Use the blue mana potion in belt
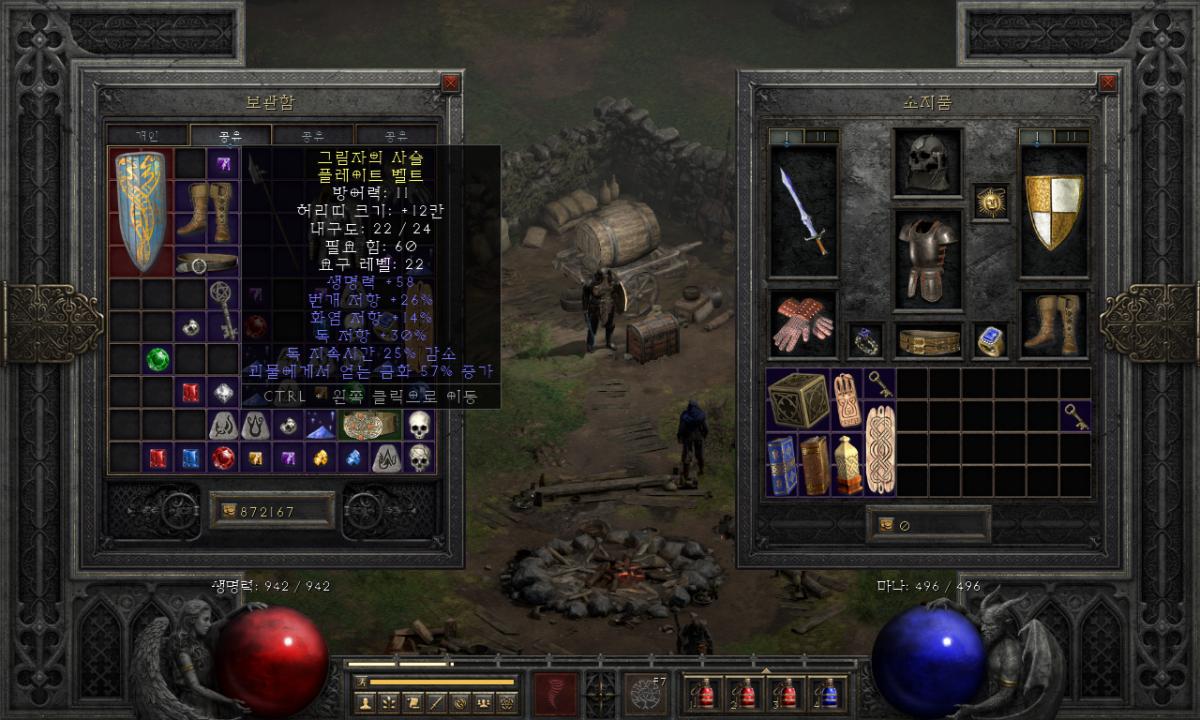This screenshot has width=1200, height=720. 830,694
